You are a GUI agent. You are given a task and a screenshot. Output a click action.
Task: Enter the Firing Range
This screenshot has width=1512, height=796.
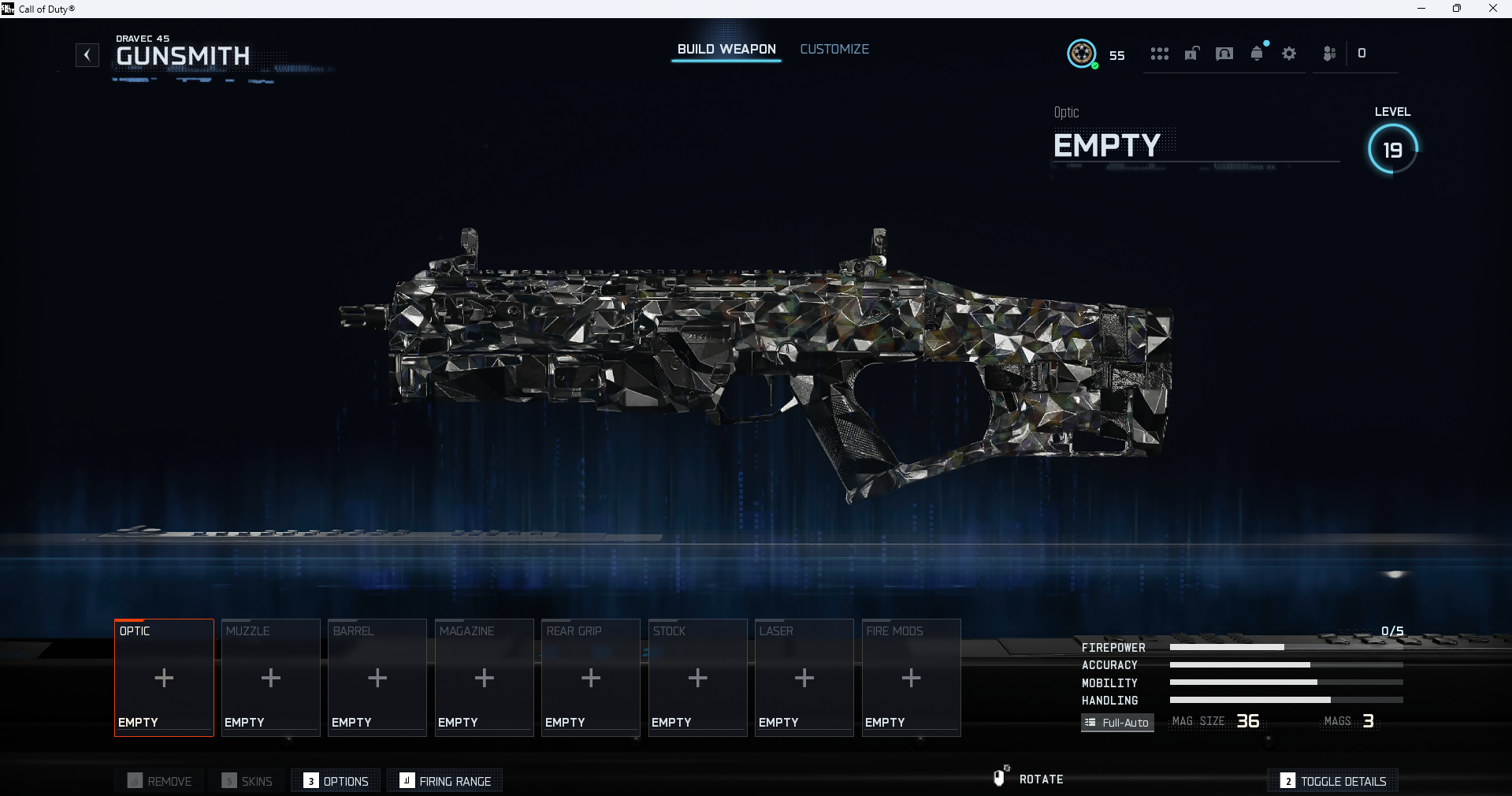coord(445,781)
